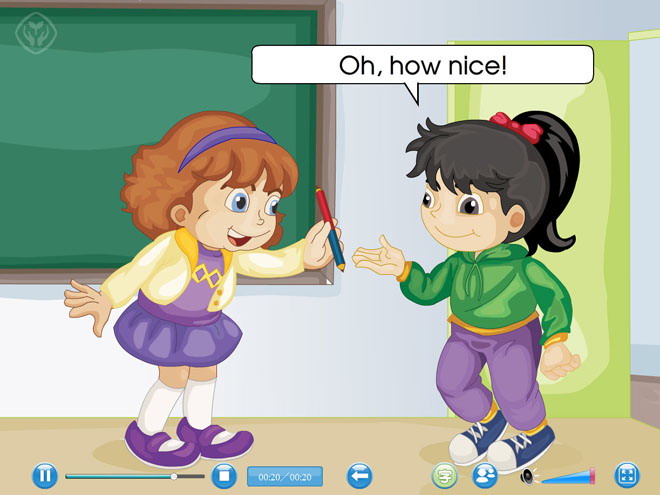The width and height of the screenshot is (660, 495).
Task: Mute sound using the speaker icon
Action: pos(528,476)
